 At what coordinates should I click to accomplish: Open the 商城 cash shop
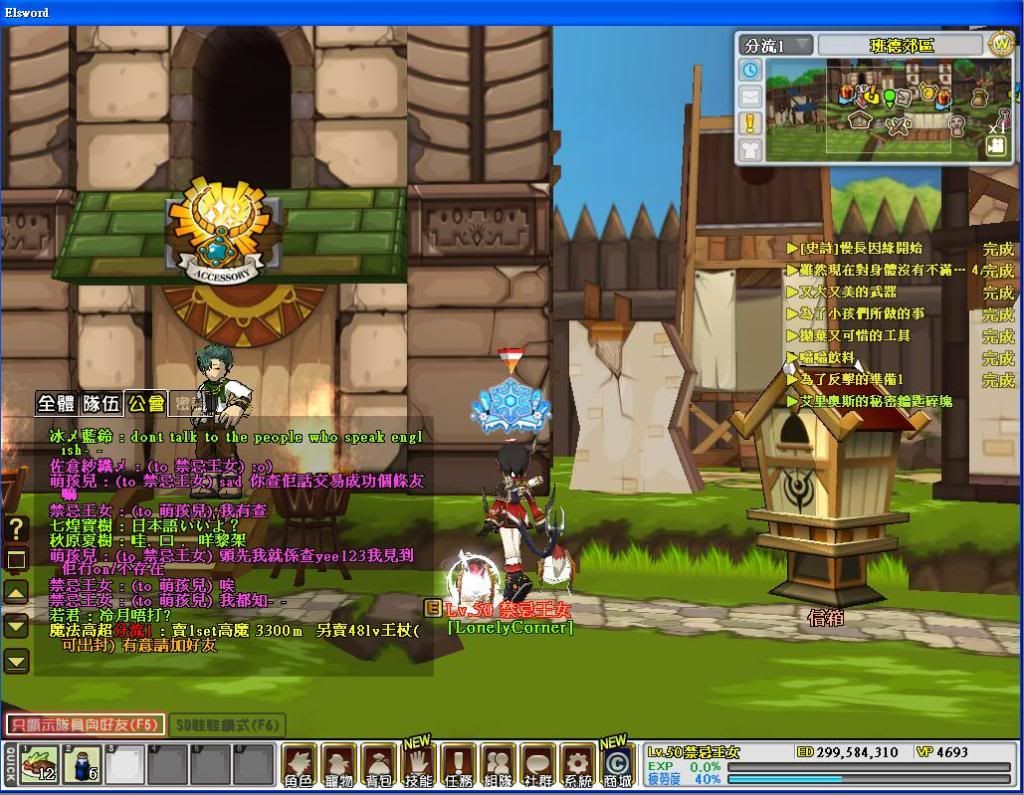(617, 765)
